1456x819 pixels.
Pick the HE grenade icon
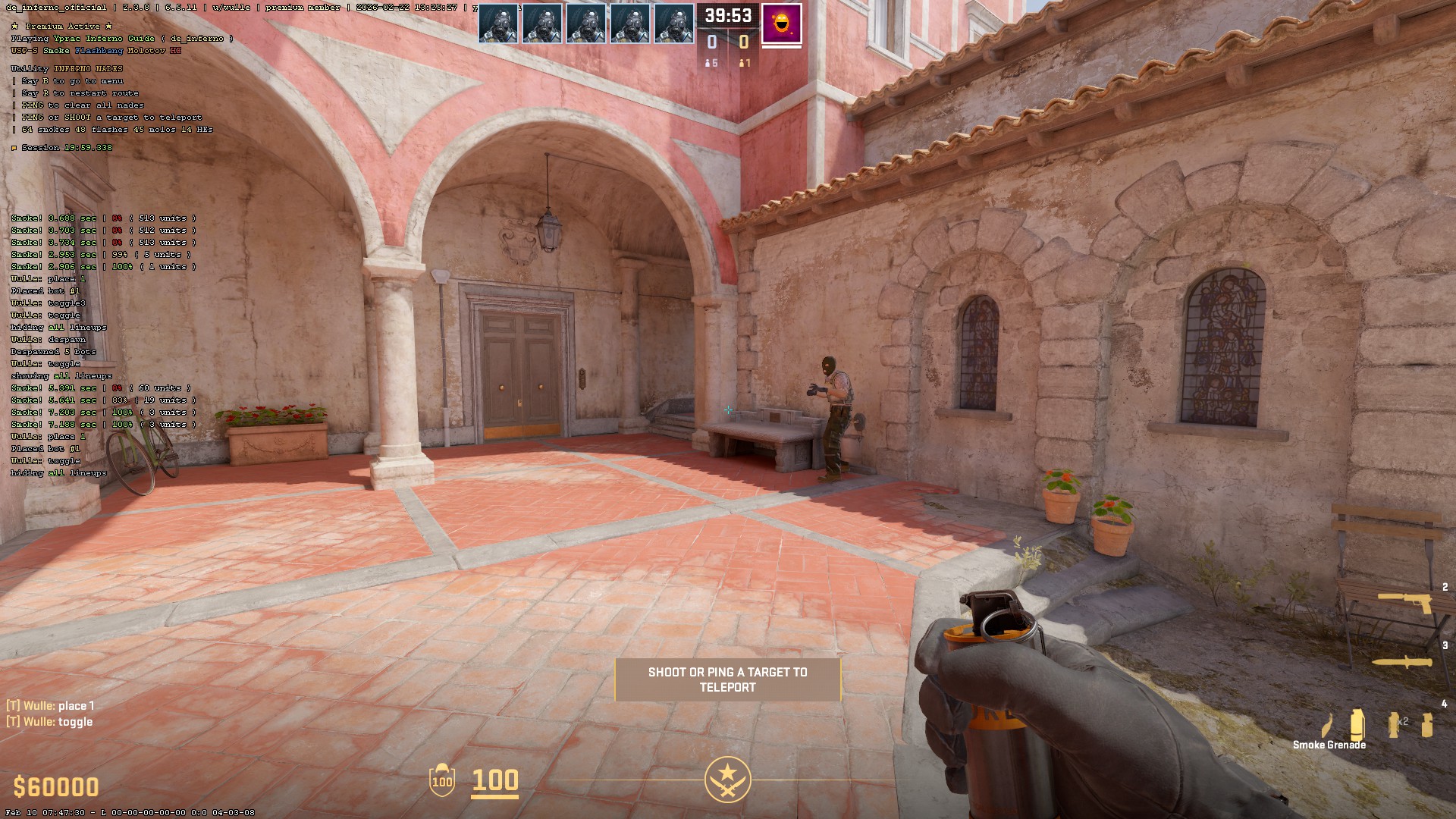[x=1427, y=724]
